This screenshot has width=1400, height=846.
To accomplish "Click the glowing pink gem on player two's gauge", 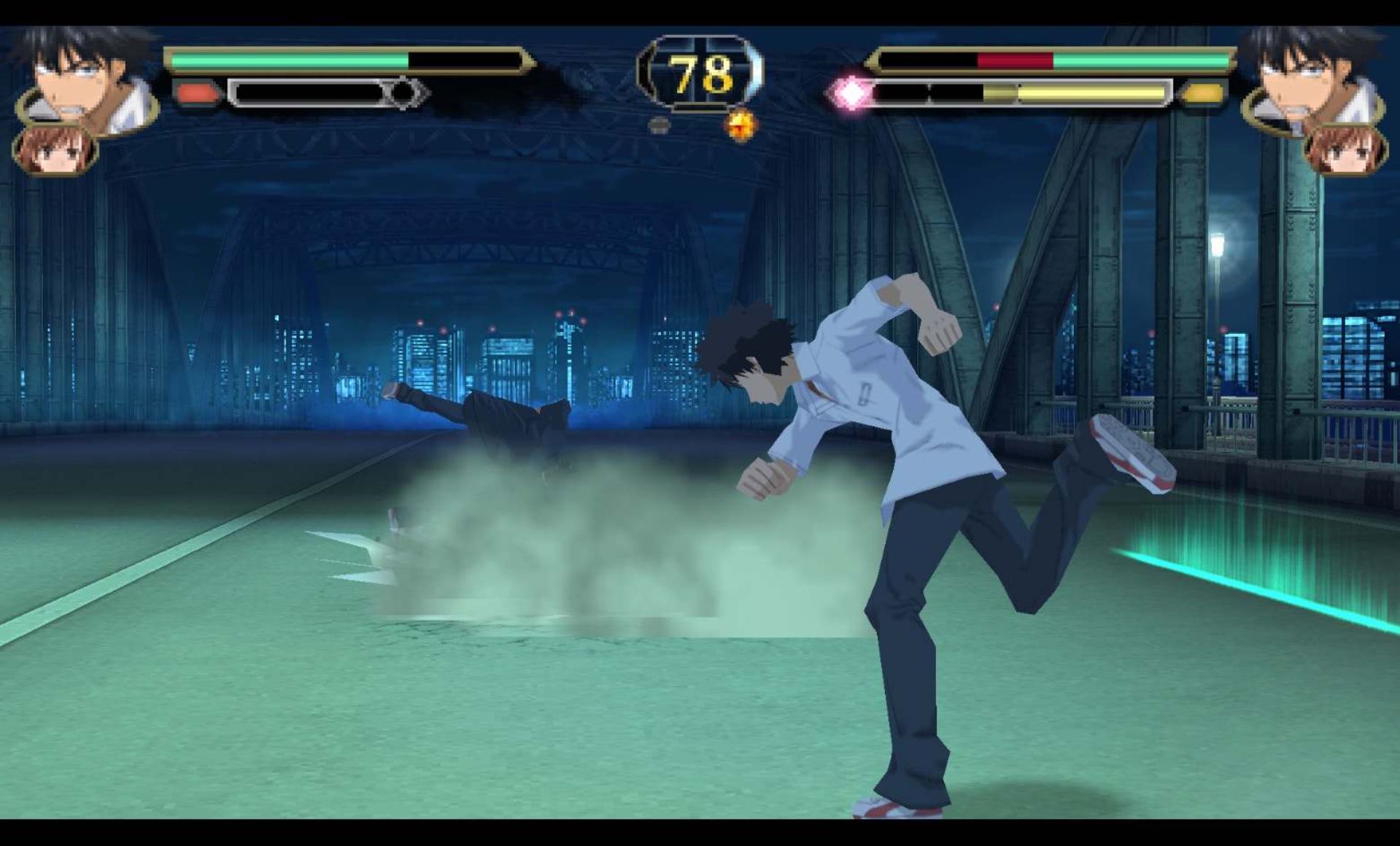I will pyautogui.click(x=851, y=93).
